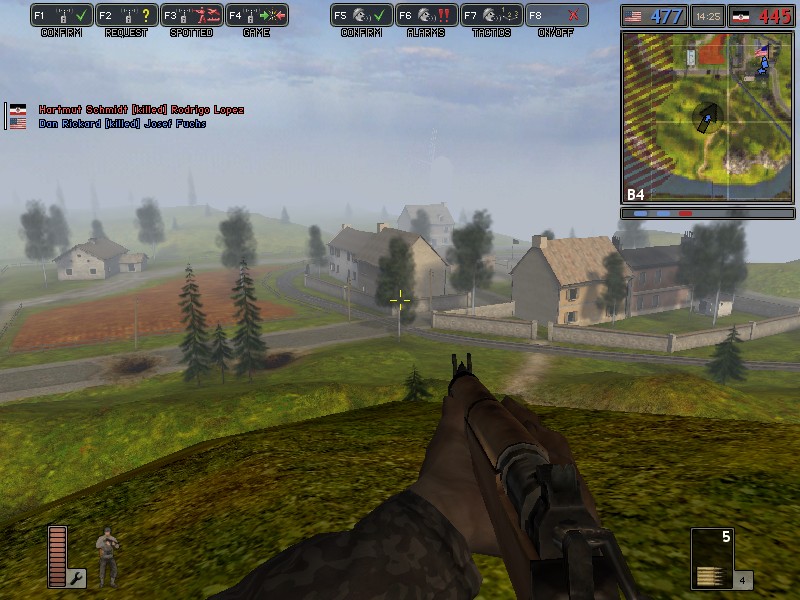
Task: Open the F2 Request radio menu
Action: coord(126,16)
